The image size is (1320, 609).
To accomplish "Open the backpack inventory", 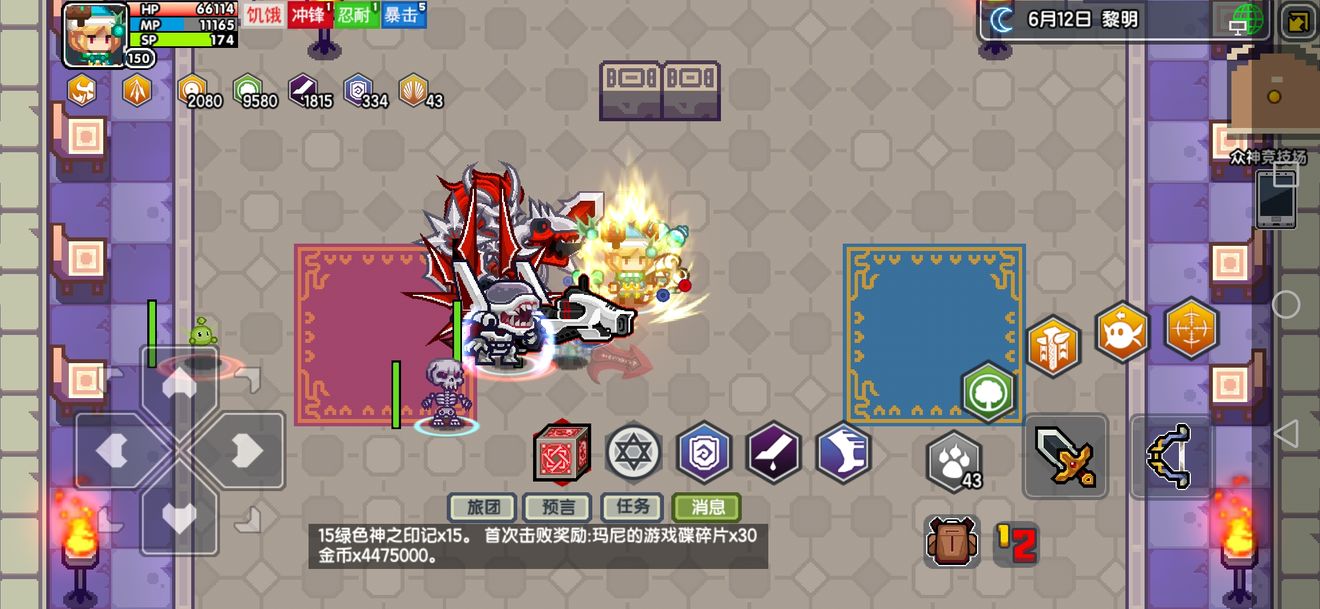I will click(951, 543).
